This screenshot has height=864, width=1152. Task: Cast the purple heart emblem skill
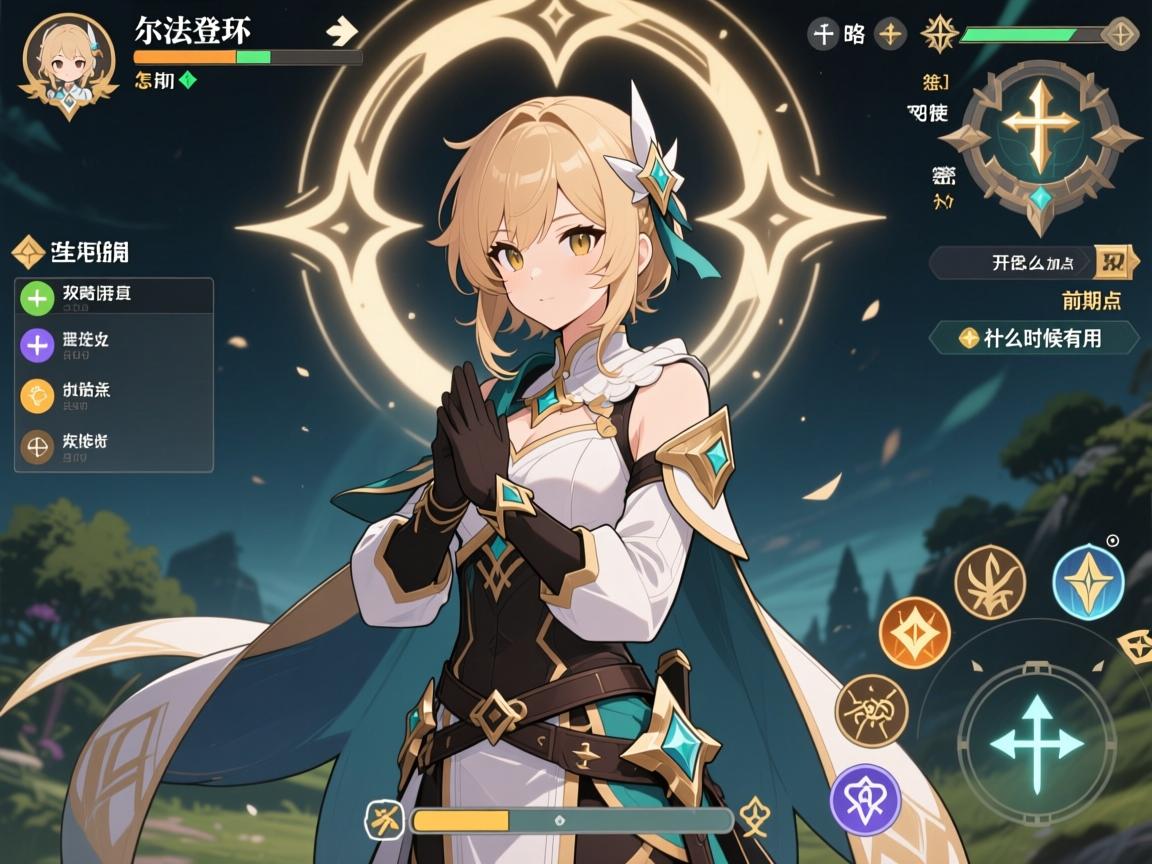(x=865, y=800)
